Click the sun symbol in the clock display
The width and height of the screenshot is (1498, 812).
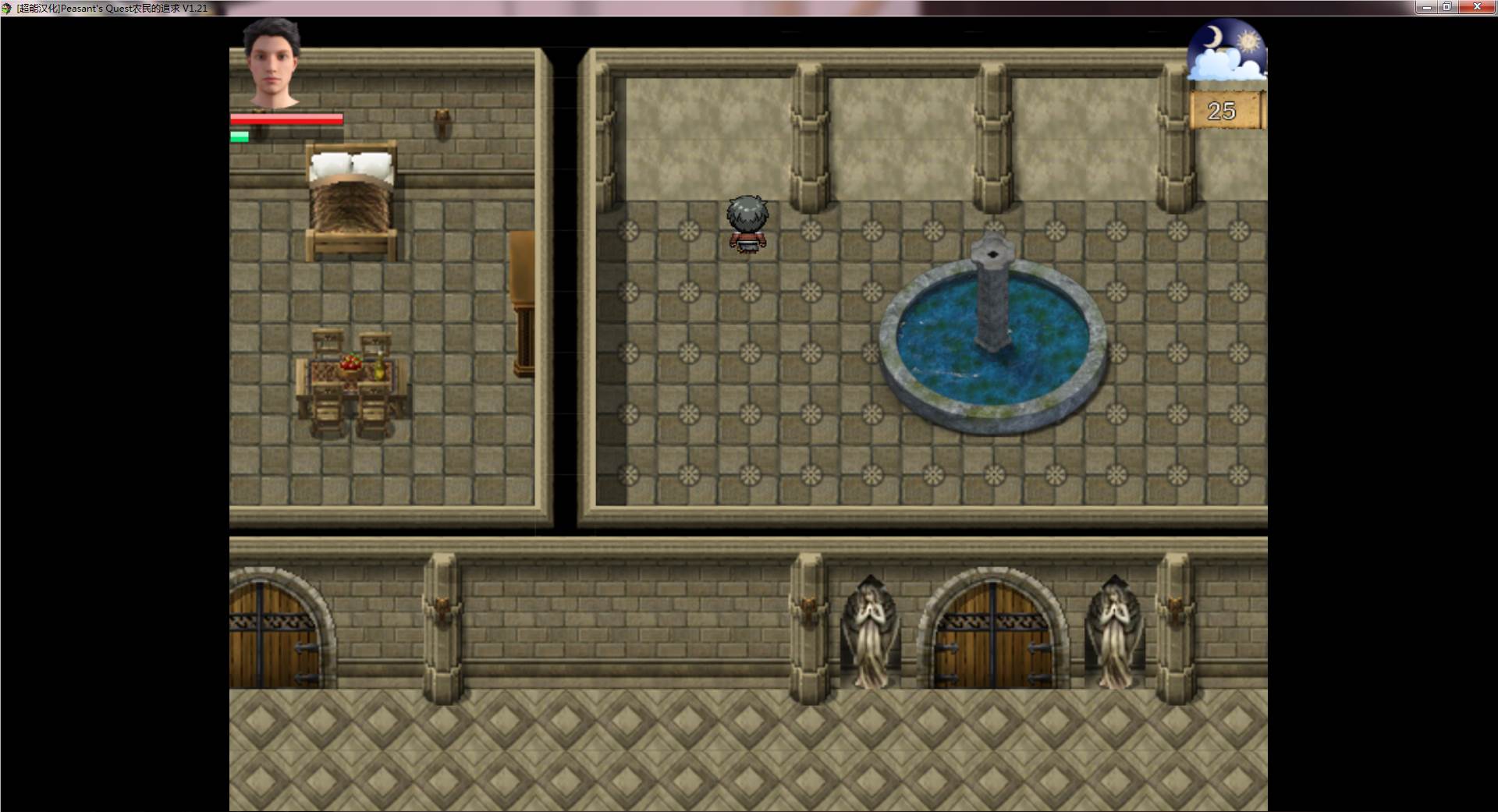(x=1249, y=40)
